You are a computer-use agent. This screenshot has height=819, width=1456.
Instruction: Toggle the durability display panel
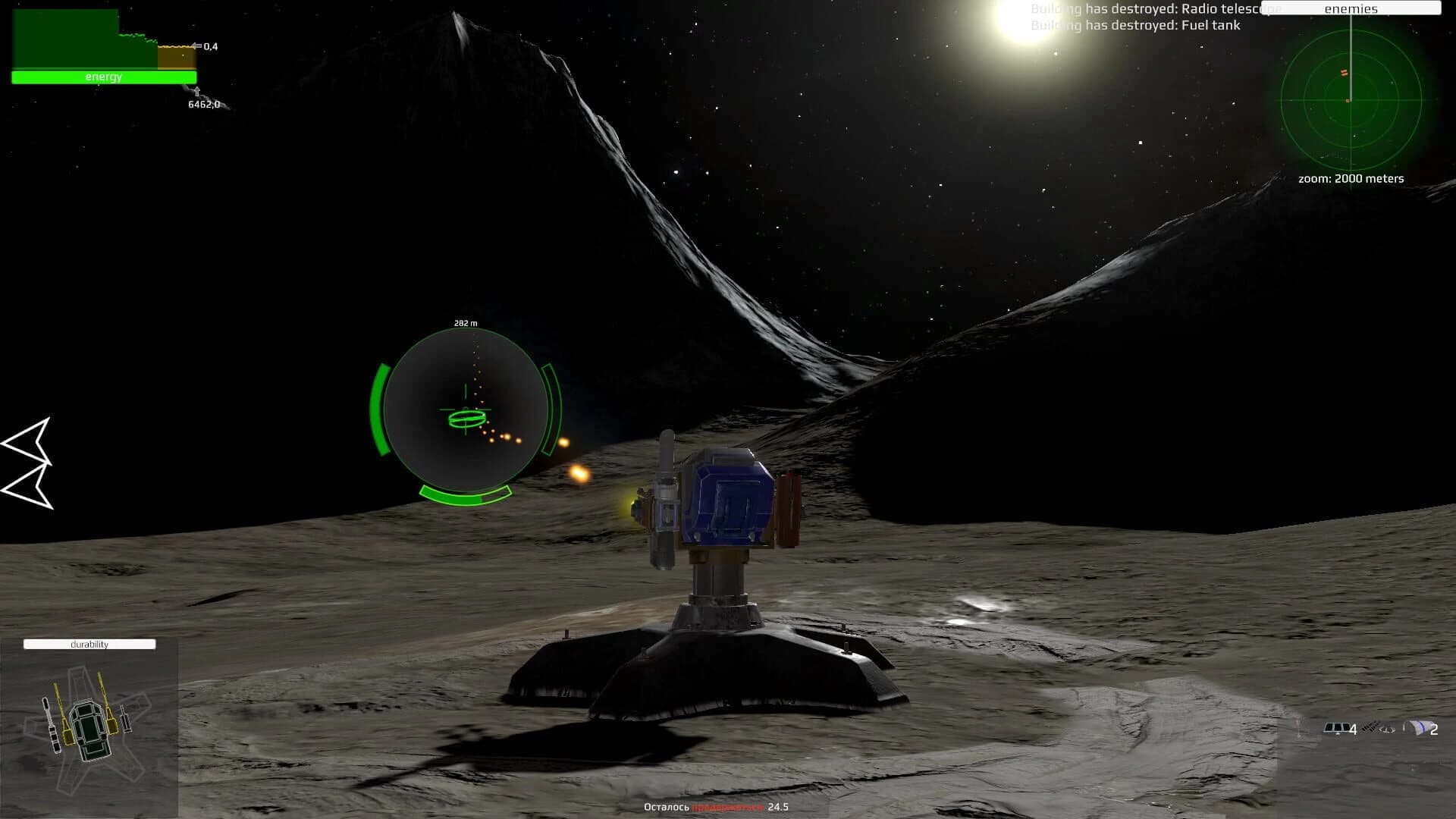point(89,643)
